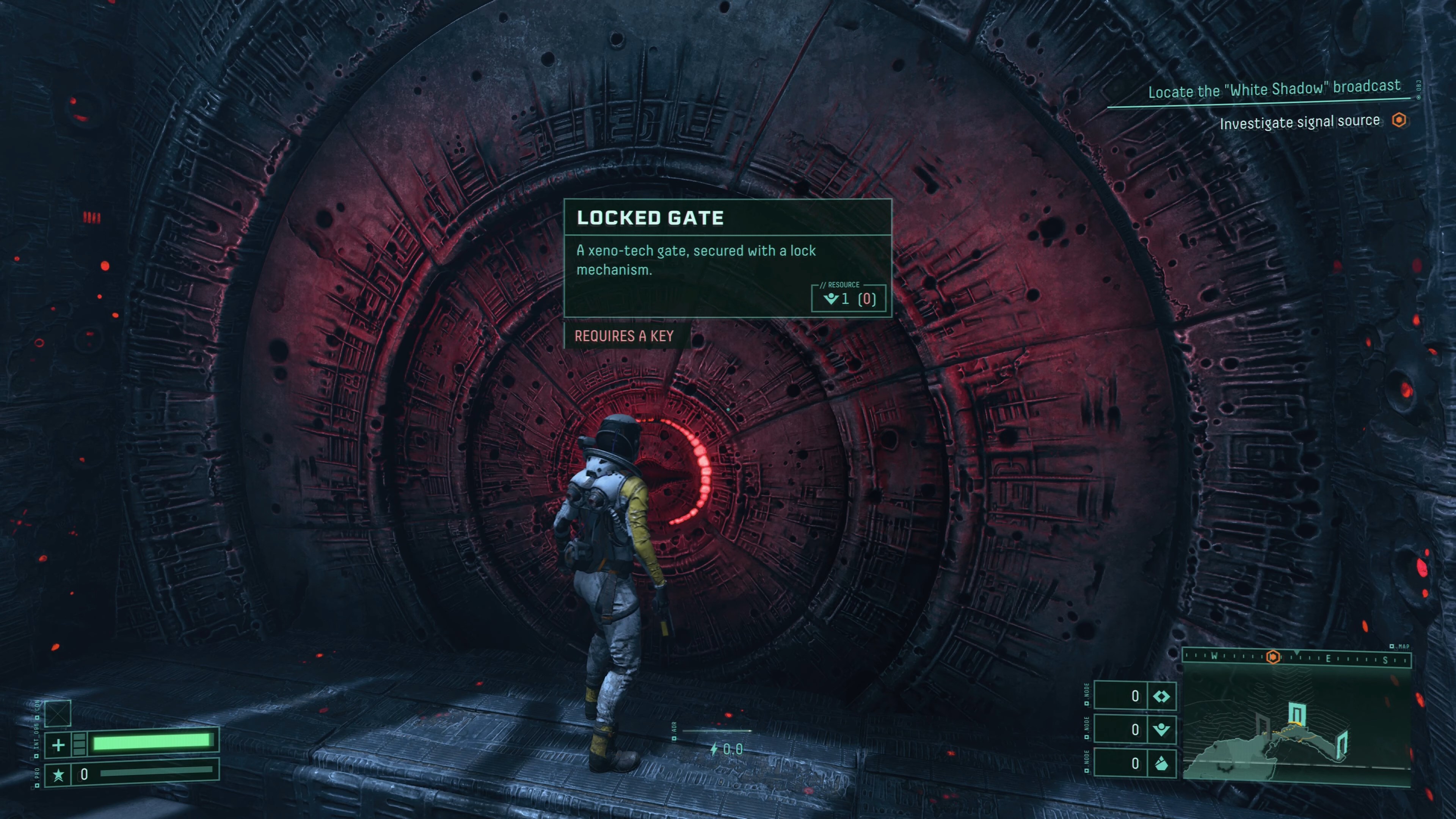
Task: Select the 'Locate the White Shadow broadcast' quest title
Action: click(1274, 89)
